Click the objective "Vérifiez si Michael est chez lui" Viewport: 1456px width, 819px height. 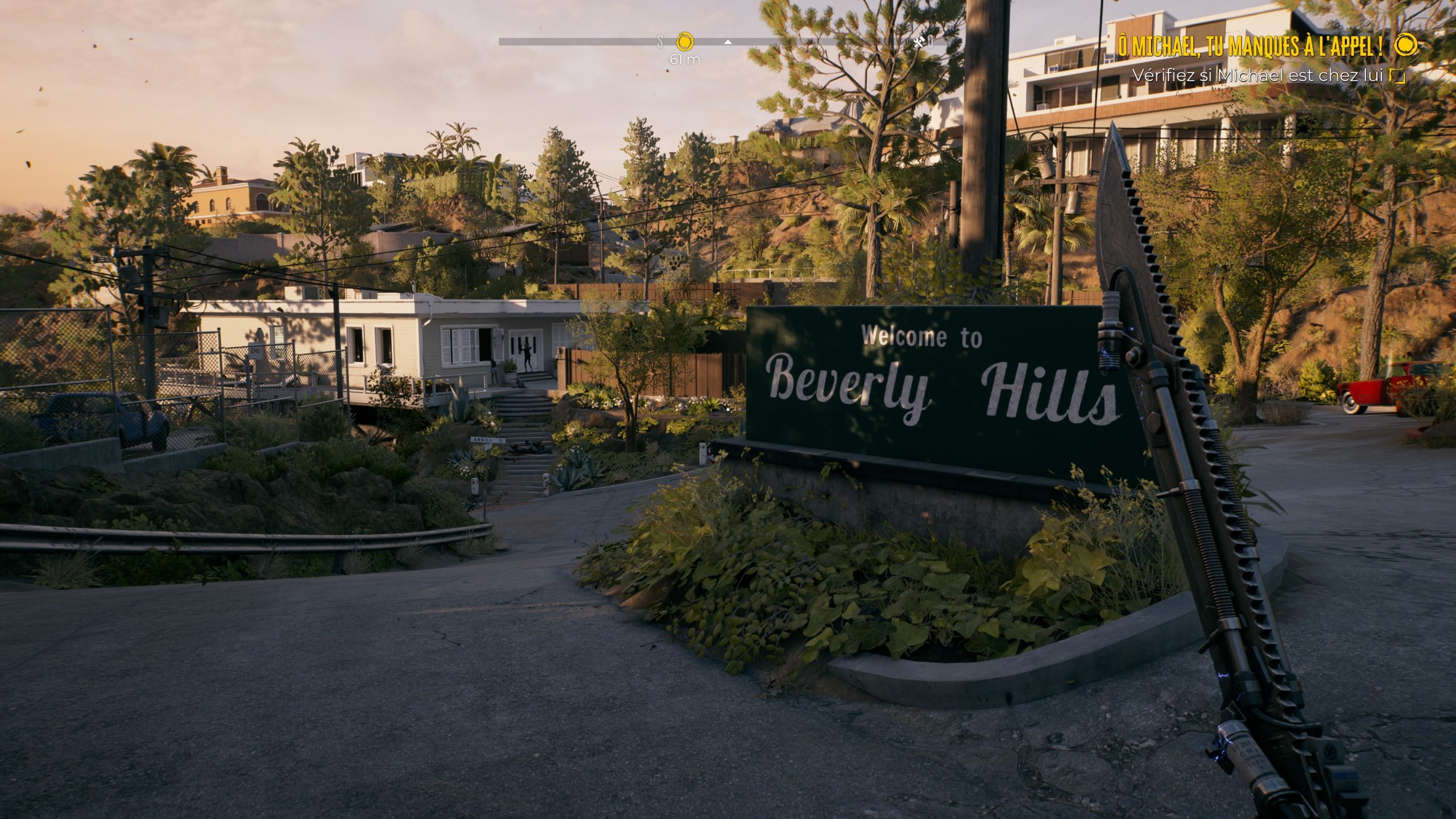tap(1259, 75)
